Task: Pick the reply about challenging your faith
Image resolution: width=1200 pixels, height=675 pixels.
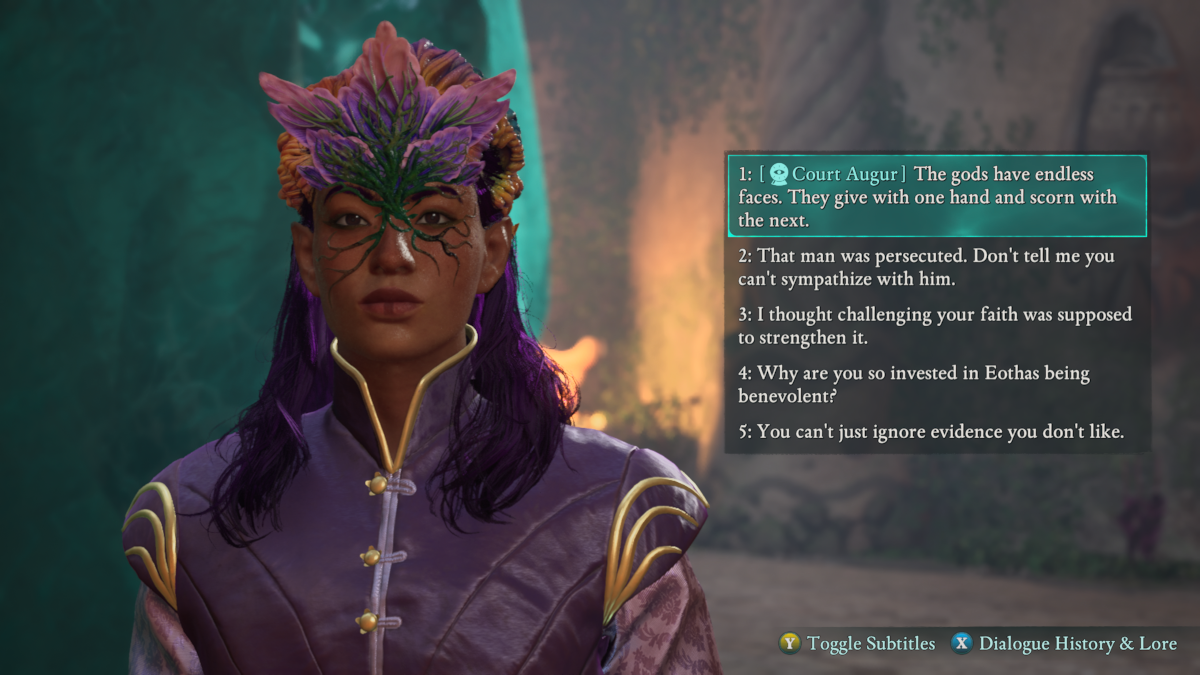Action: 936,326
